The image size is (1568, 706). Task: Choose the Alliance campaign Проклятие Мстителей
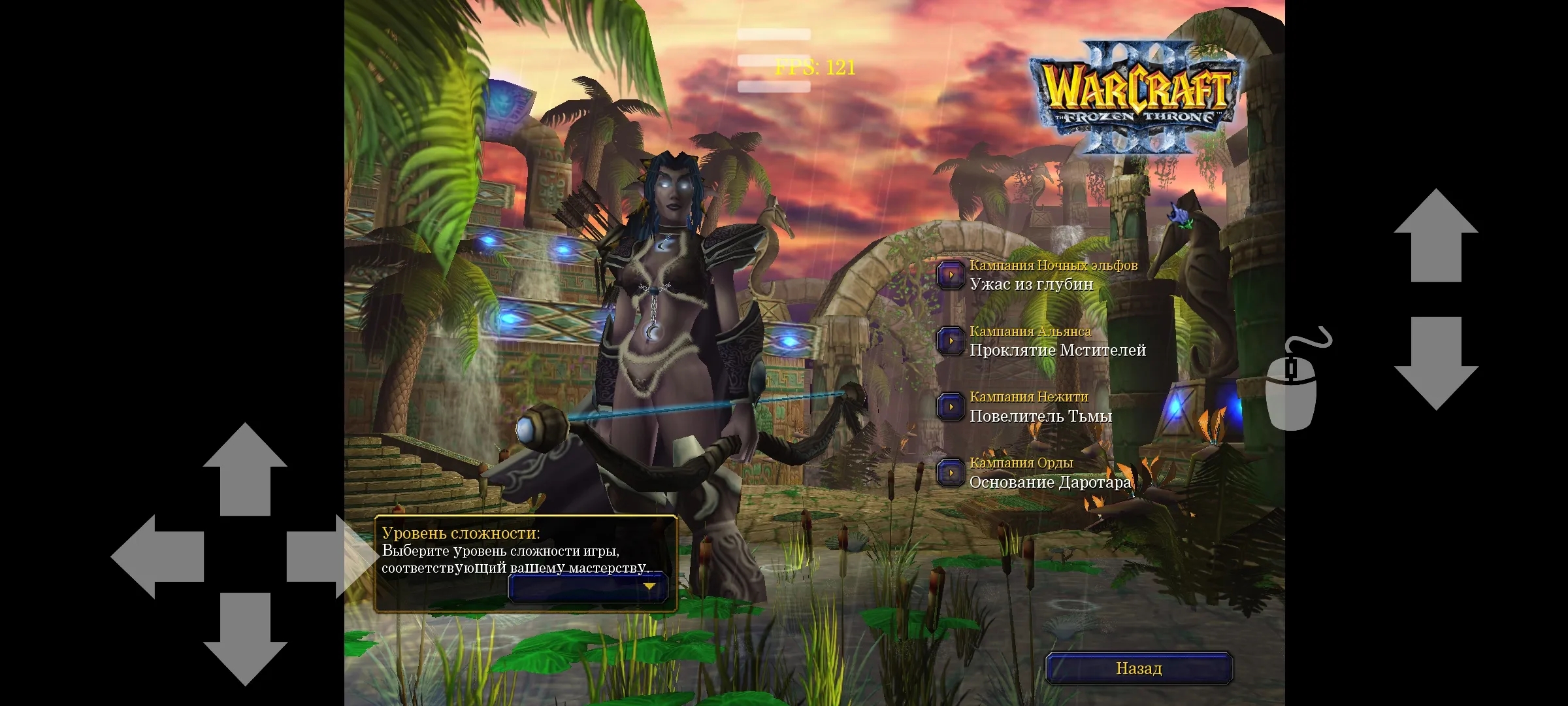point(951,341)
